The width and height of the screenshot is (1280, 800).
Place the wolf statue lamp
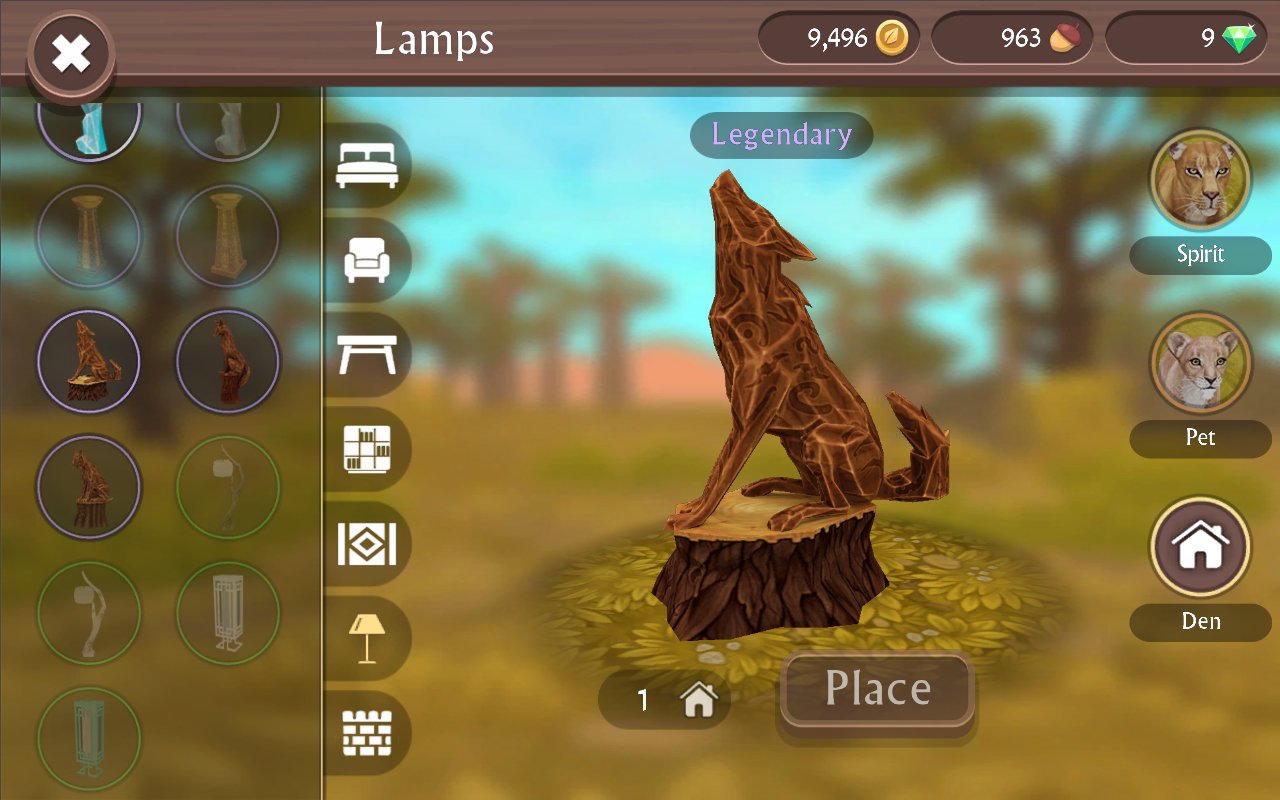pos(877,689)
